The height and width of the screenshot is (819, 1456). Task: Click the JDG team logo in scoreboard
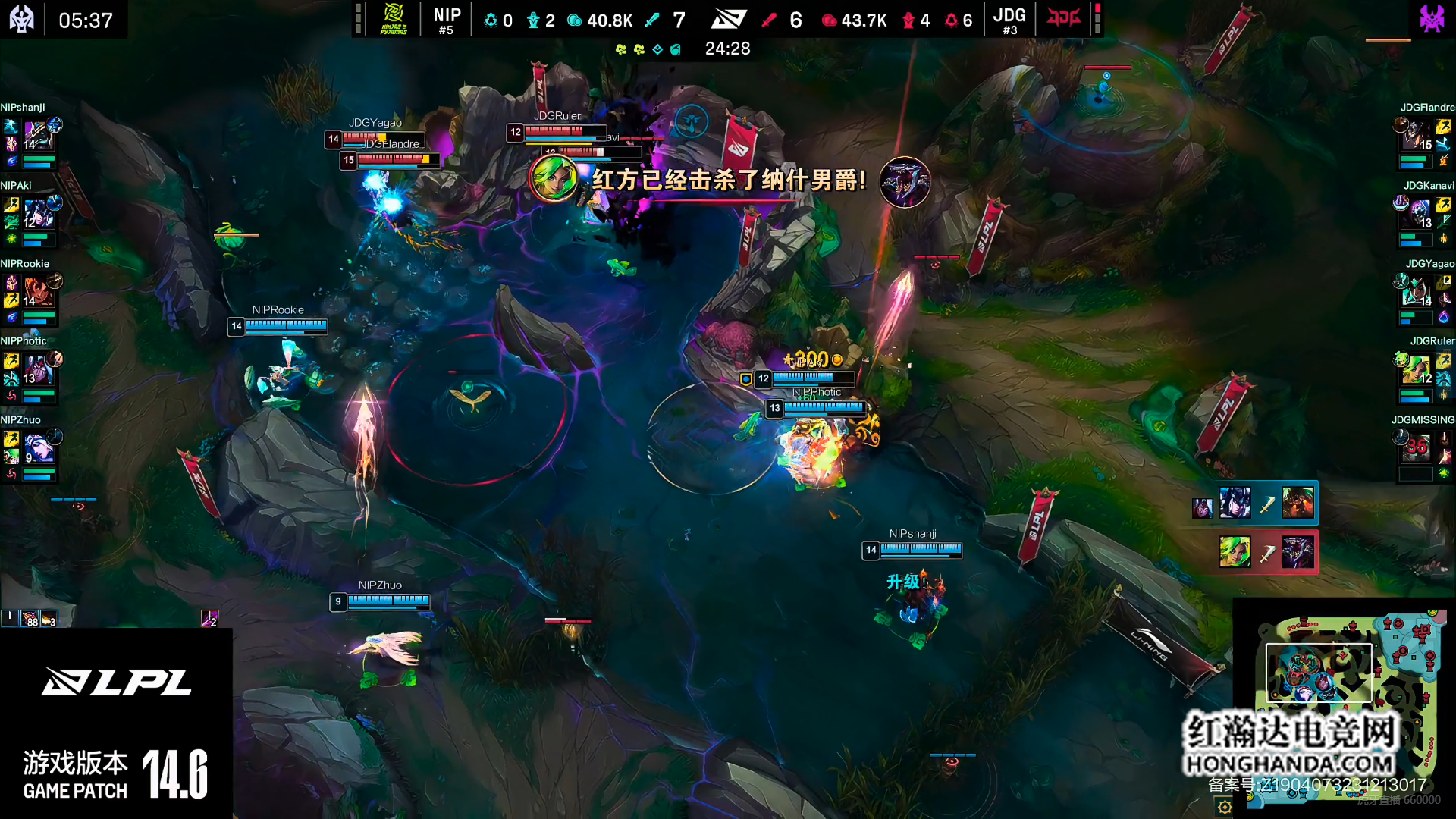click(1063, 18)
